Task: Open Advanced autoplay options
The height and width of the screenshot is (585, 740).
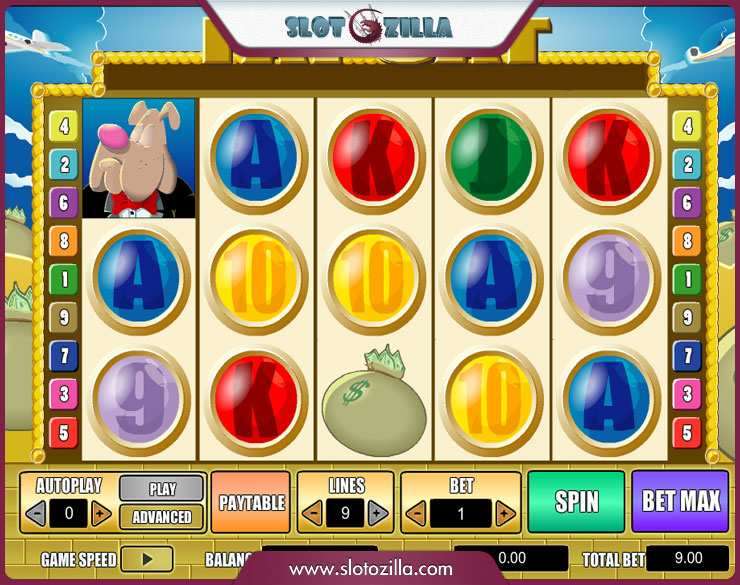Action: point(162,517)
